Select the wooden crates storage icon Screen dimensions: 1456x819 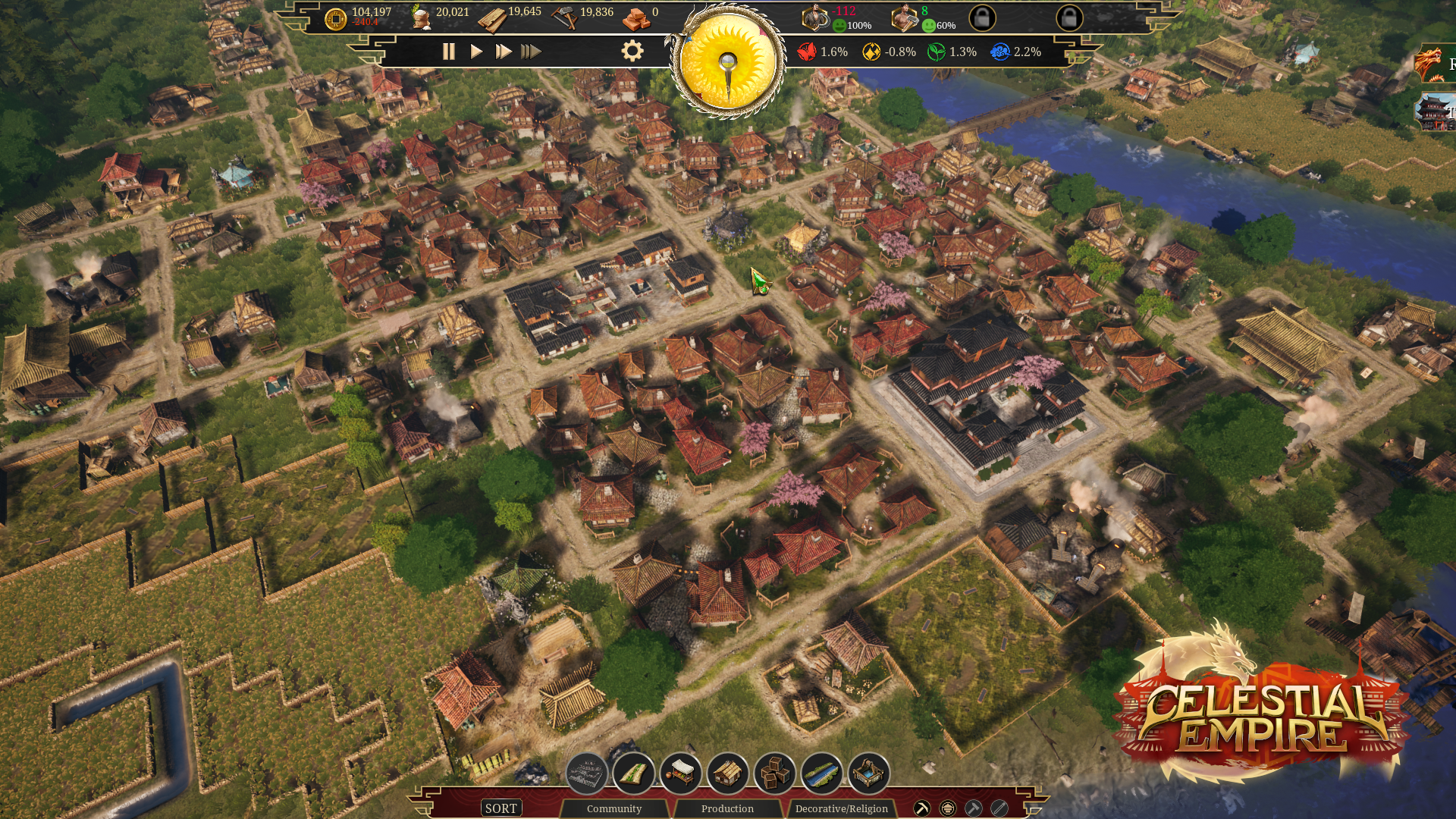click(x=775, y=773)
